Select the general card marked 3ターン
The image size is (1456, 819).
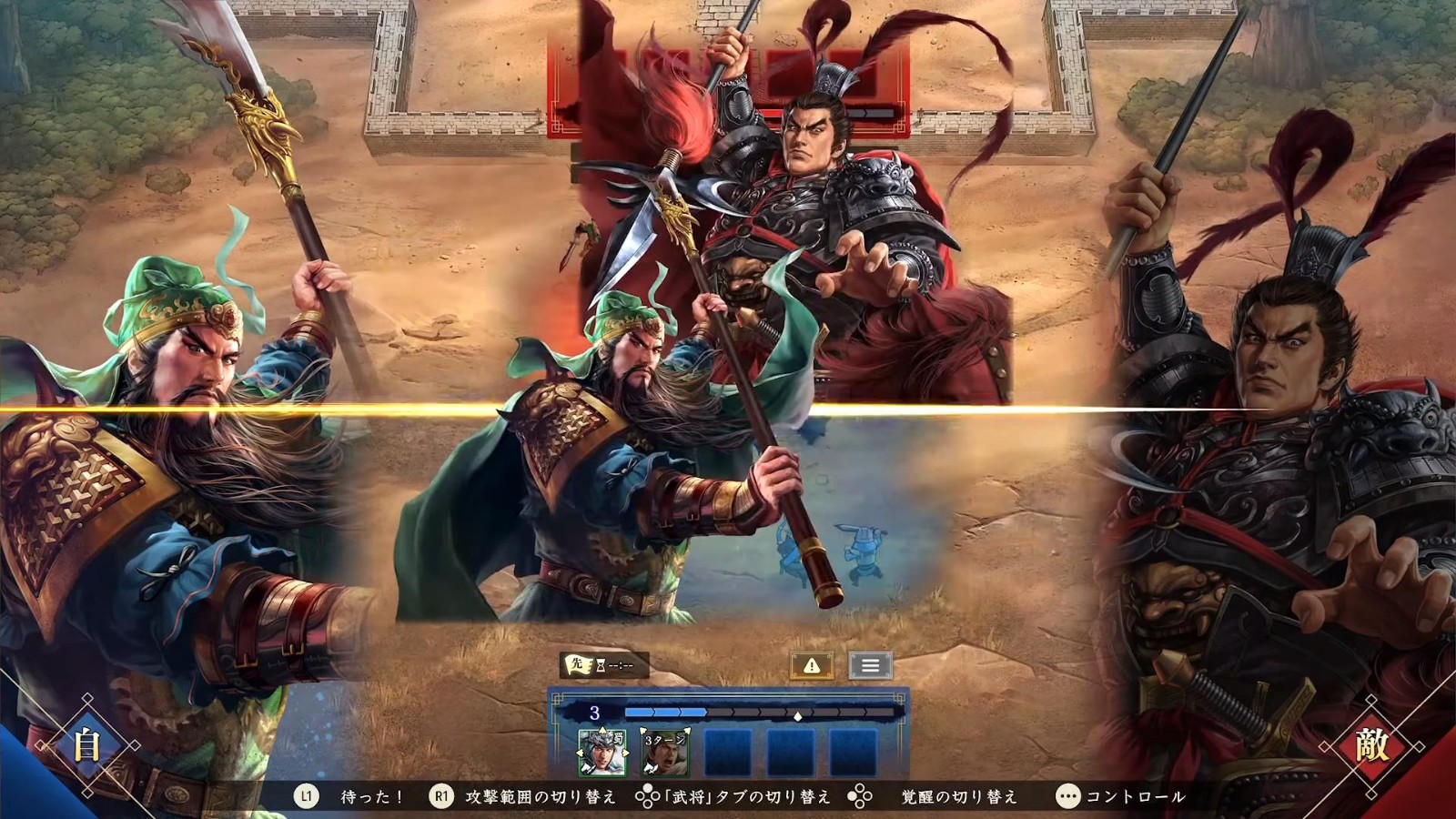coord(664,752)
